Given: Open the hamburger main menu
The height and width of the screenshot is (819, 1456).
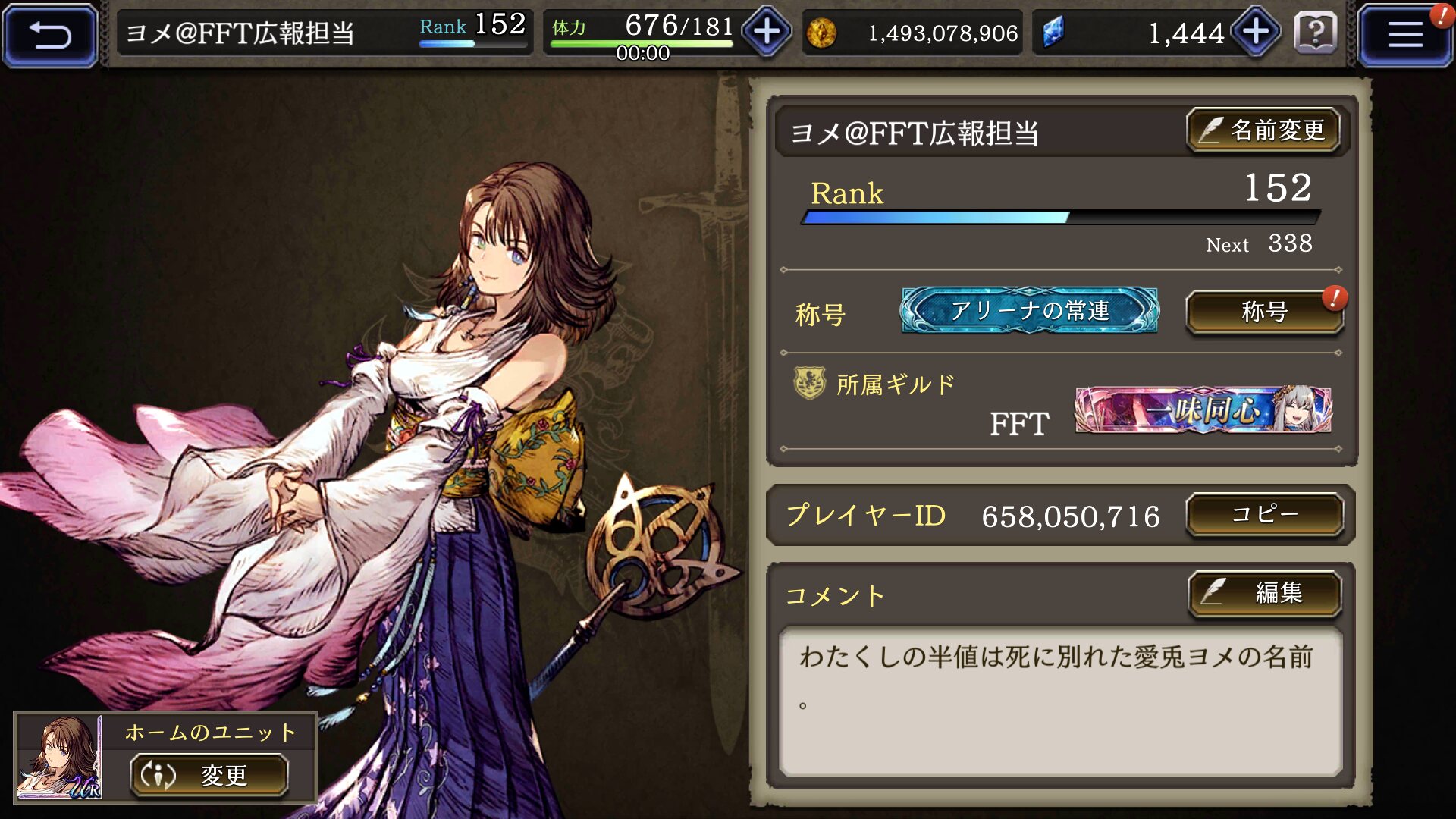Looking at the screenshot, I should pyautogui.click(x=1404, y=35).
